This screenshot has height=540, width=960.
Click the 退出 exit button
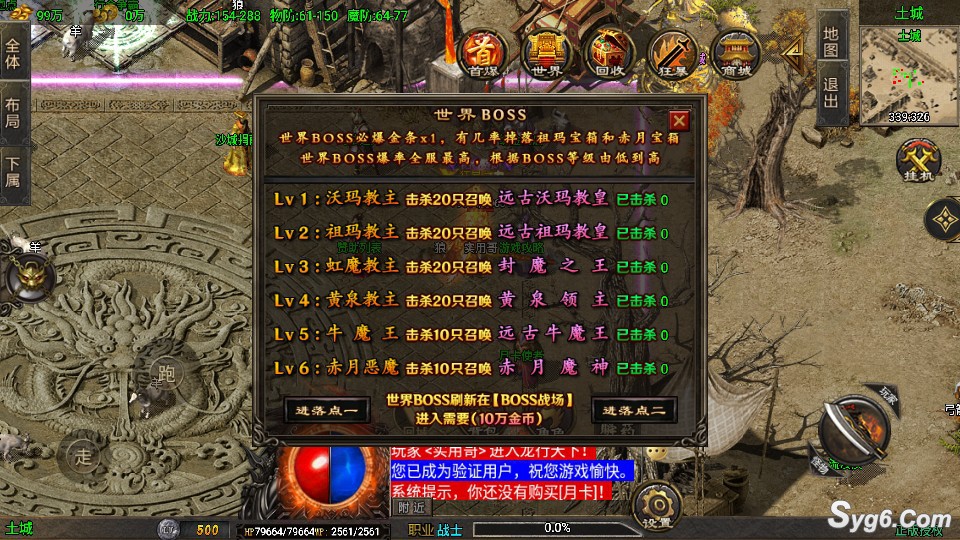click(x=830, y=98)
